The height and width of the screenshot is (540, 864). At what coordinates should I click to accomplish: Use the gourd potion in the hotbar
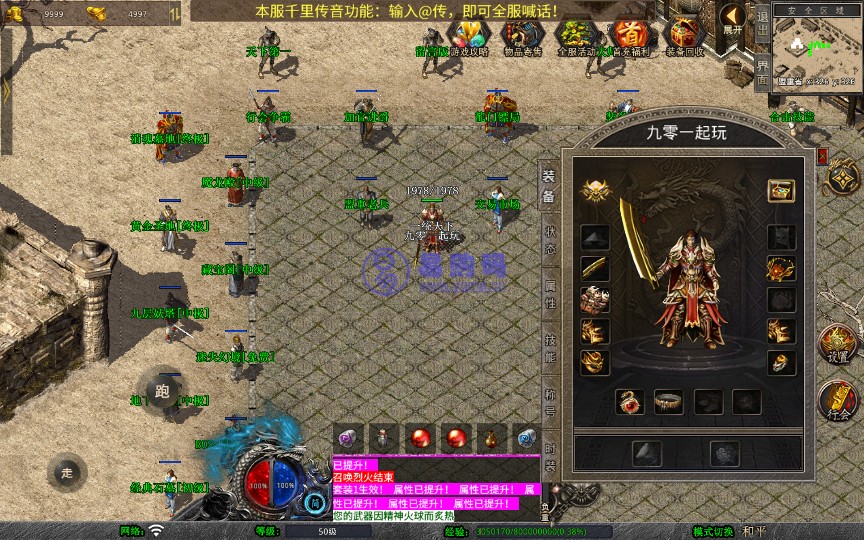492,438
